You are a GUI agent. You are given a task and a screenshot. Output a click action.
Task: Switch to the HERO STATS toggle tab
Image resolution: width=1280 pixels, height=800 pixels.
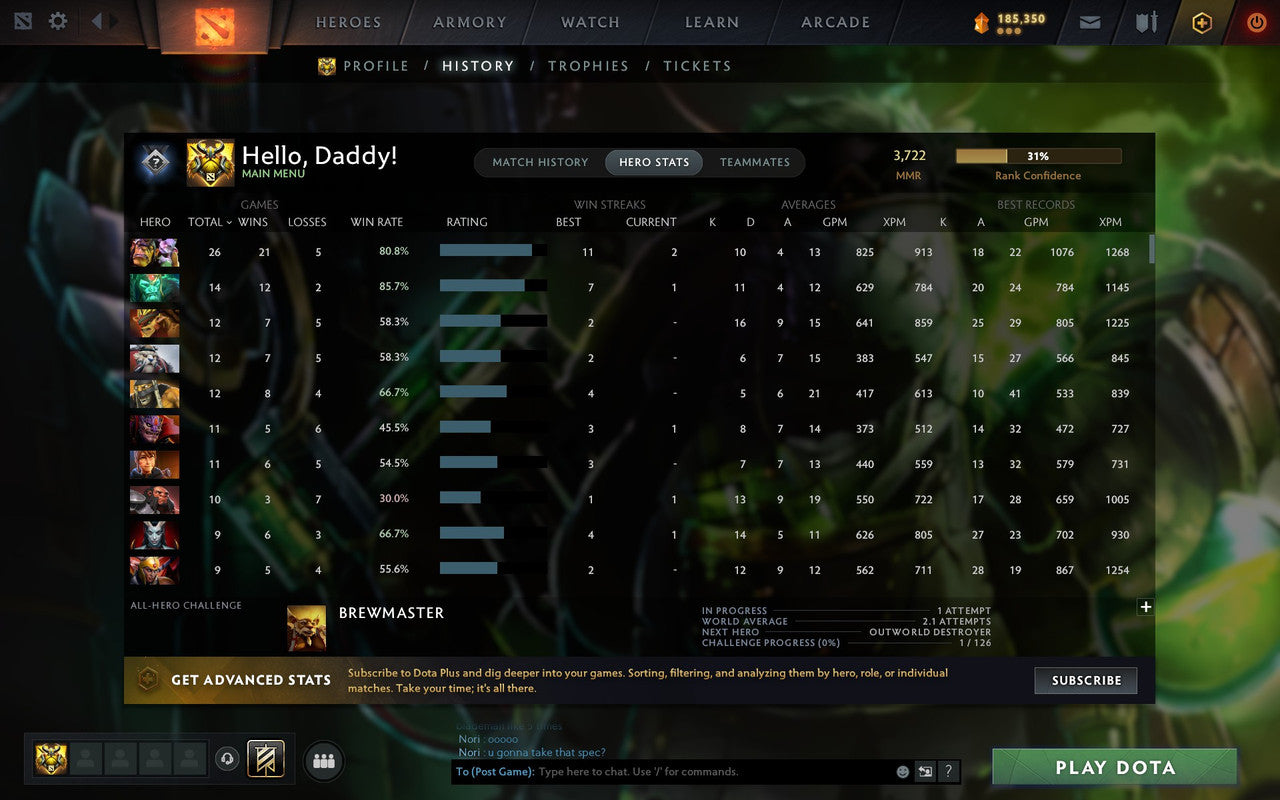pos(653,162)
